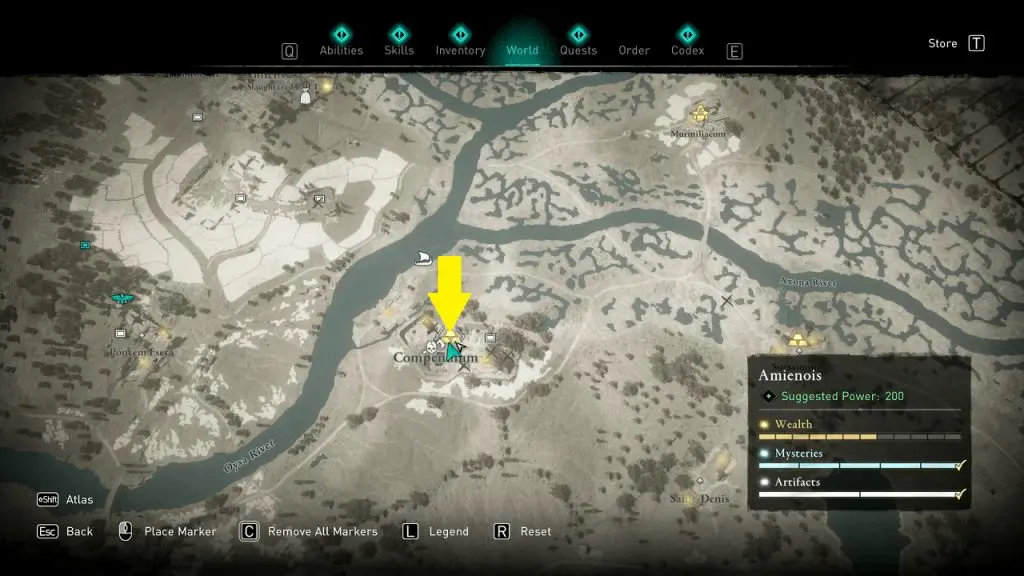Switch to the Abilities tab

[x=341, y=50]
